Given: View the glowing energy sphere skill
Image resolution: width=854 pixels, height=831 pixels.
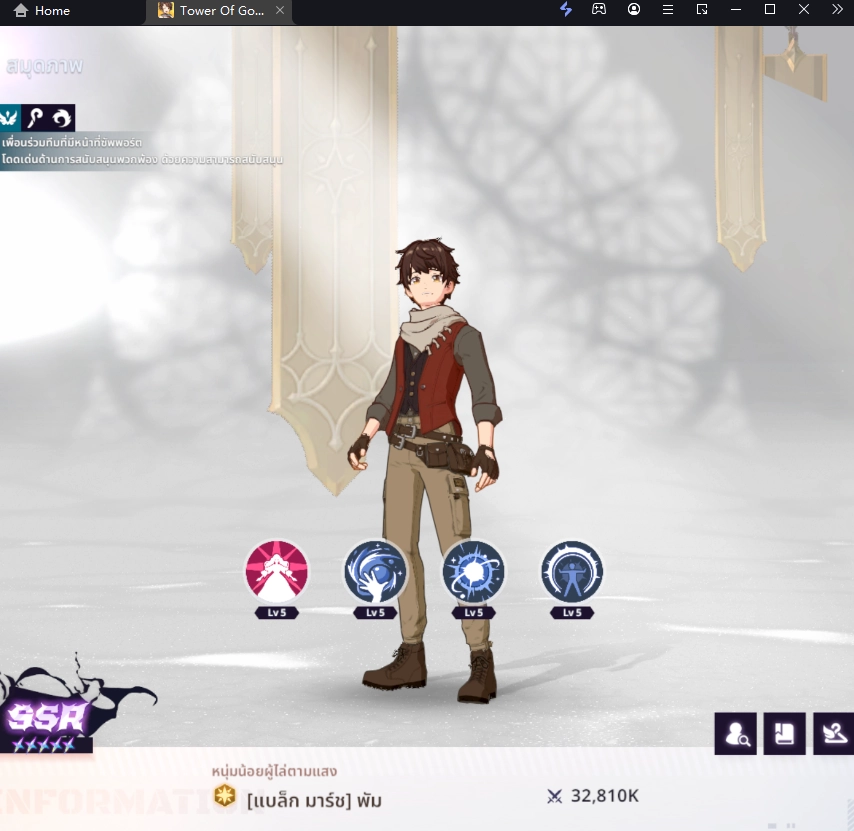Looking at the screenshot, I should tap(474, 572).
